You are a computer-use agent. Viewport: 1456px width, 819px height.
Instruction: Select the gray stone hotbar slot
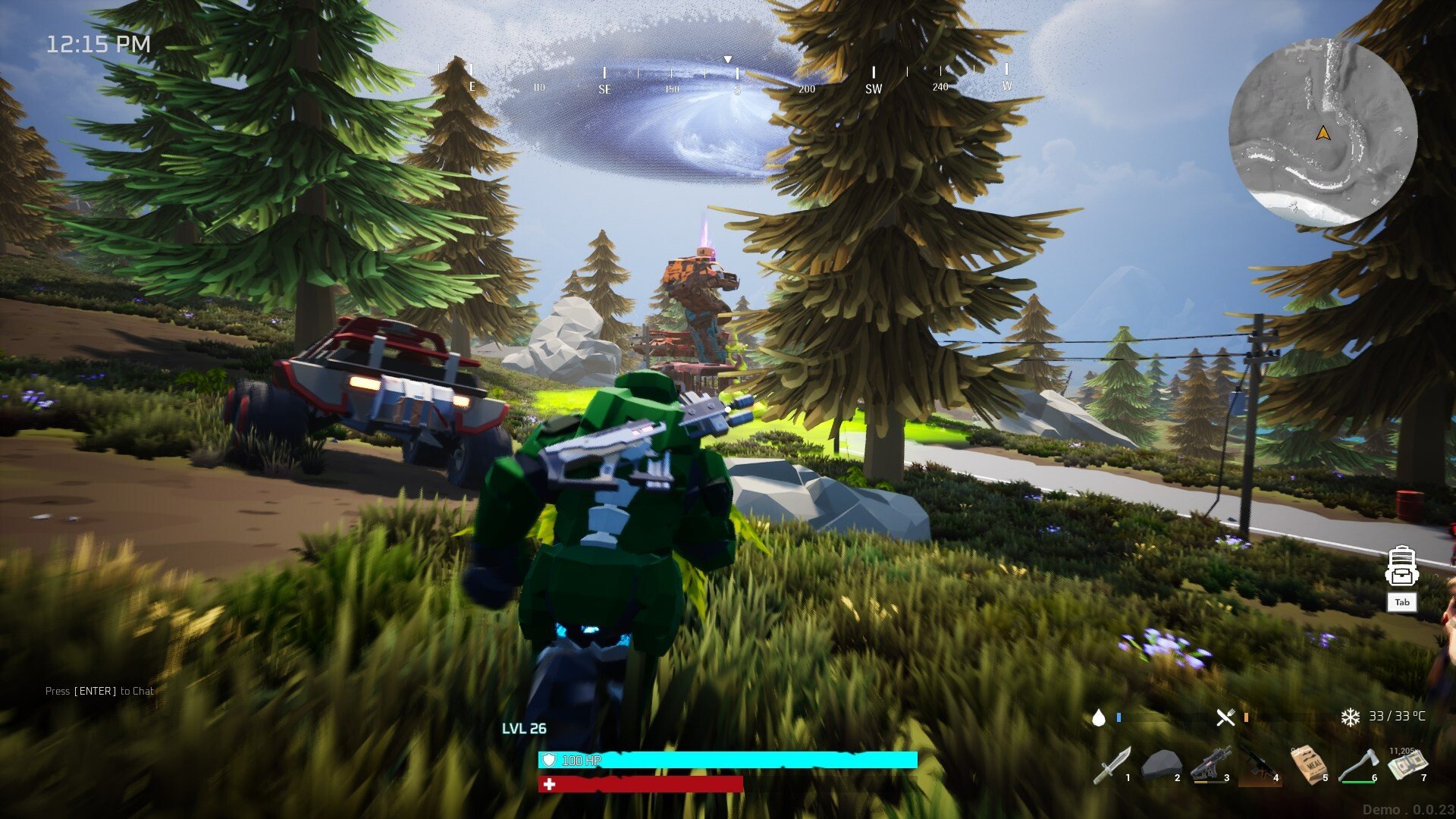(1161, 766)
